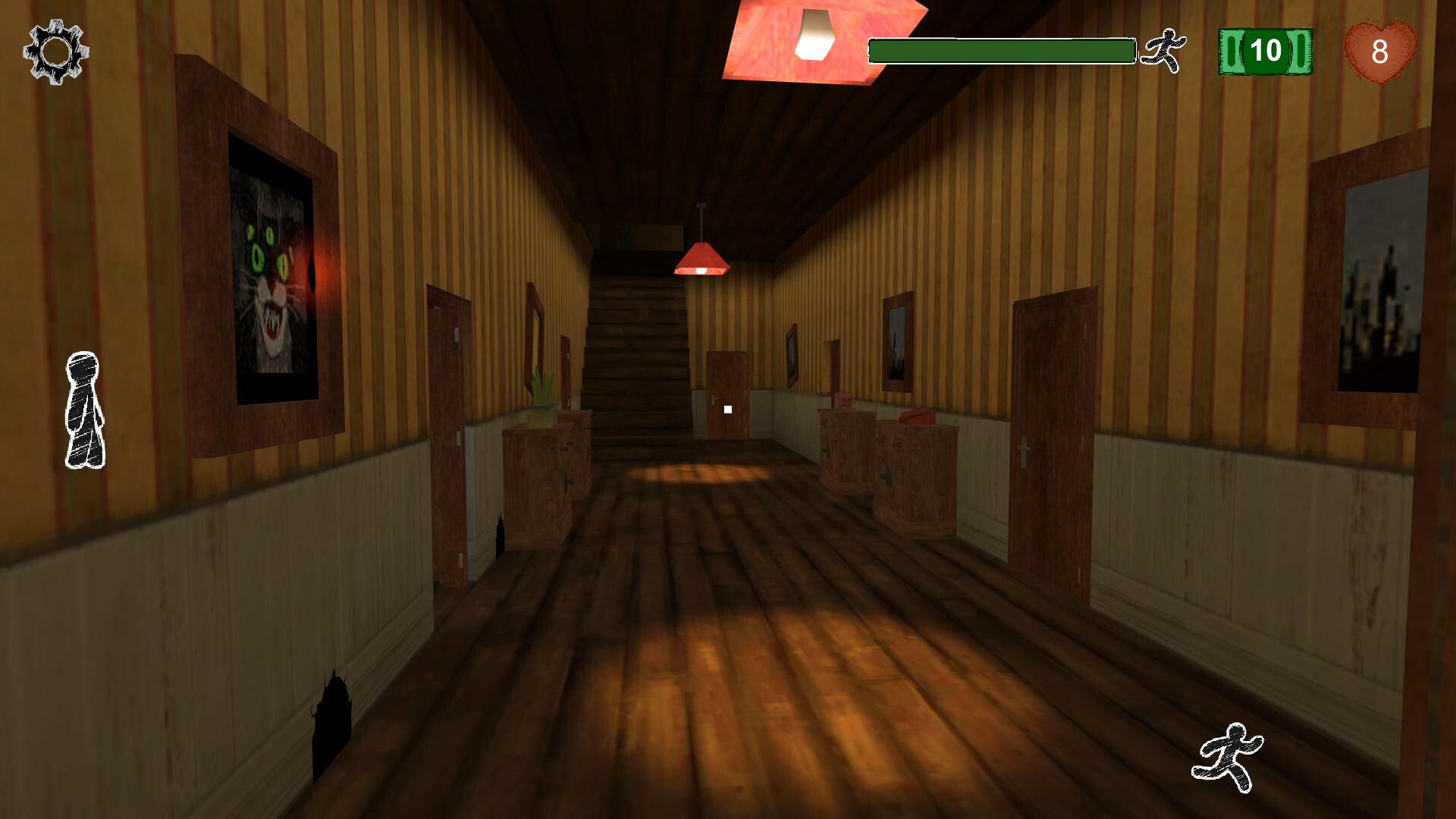Click the green stamina progress bar

point(1001,49)
